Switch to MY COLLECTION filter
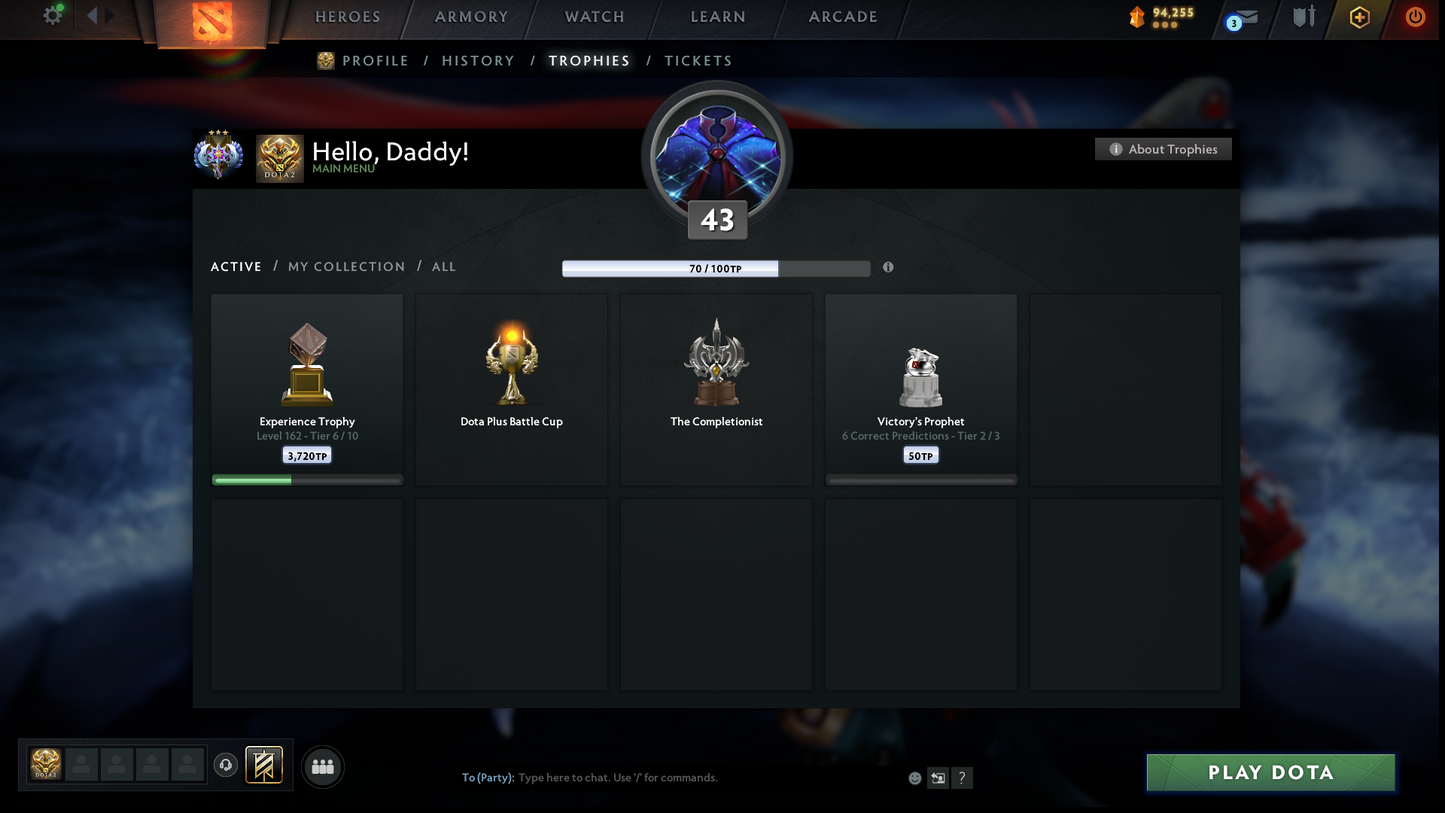1445x813 pixels. tap(346, 266)
